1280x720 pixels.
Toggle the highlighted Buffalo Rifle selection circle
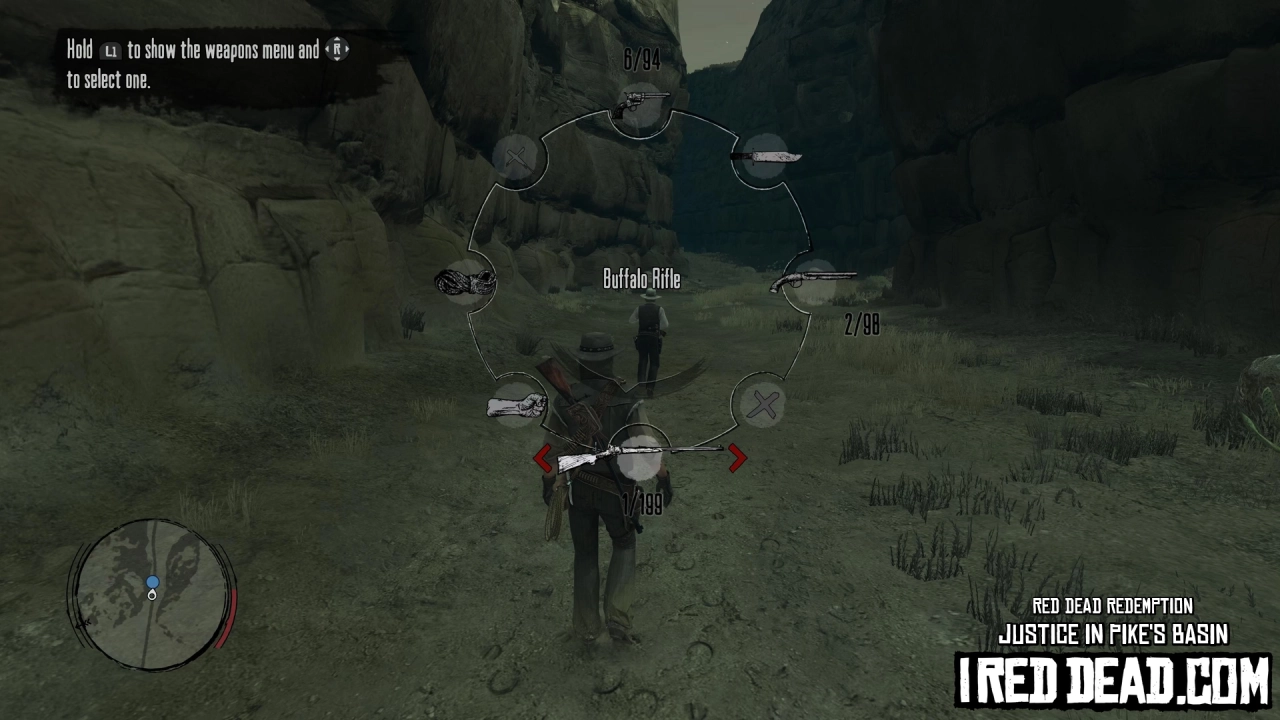[640, 457]
